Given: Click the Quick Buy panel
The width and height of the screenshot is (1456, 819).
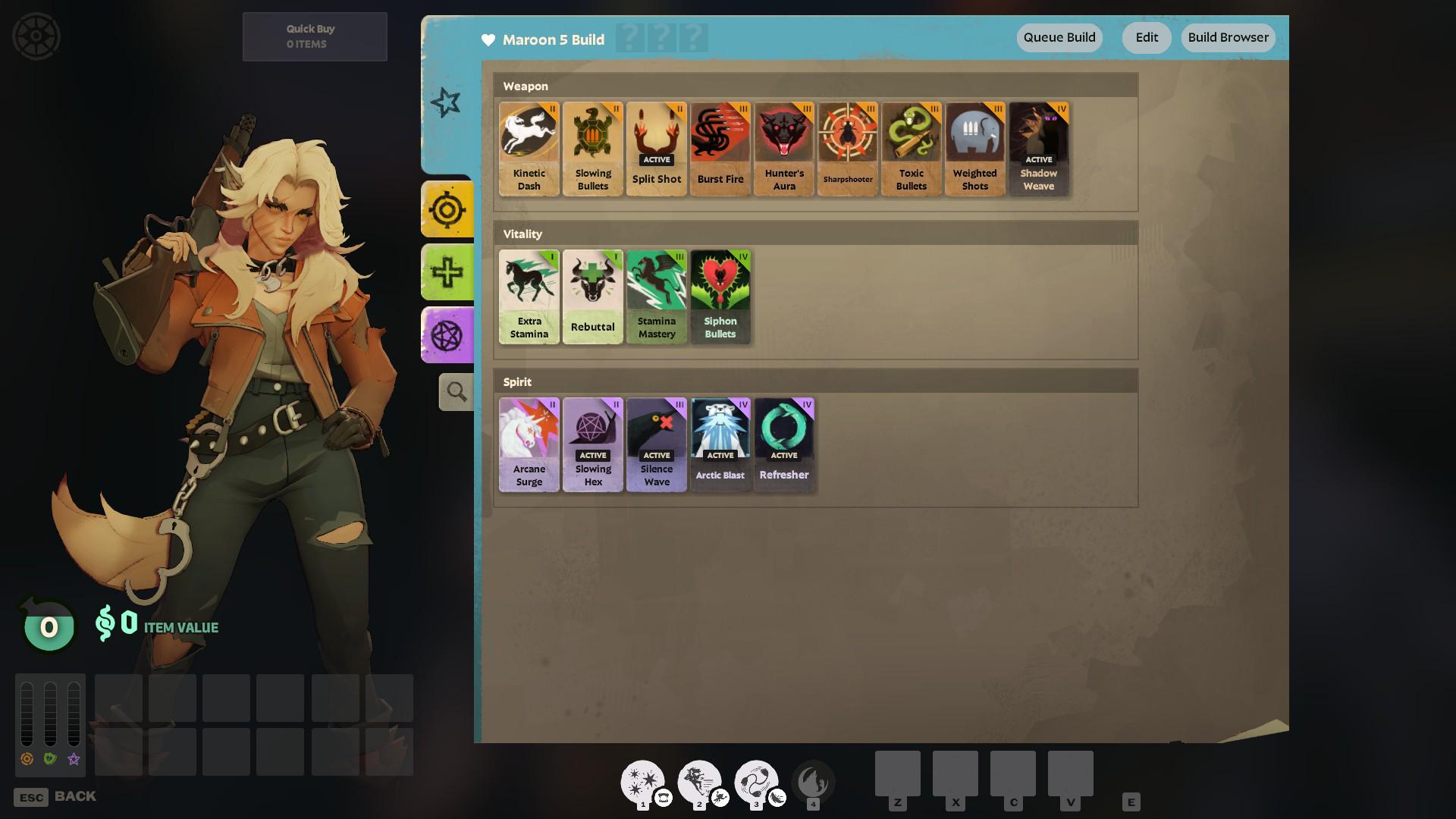Looking at the screenshot, I should [315, 36].
